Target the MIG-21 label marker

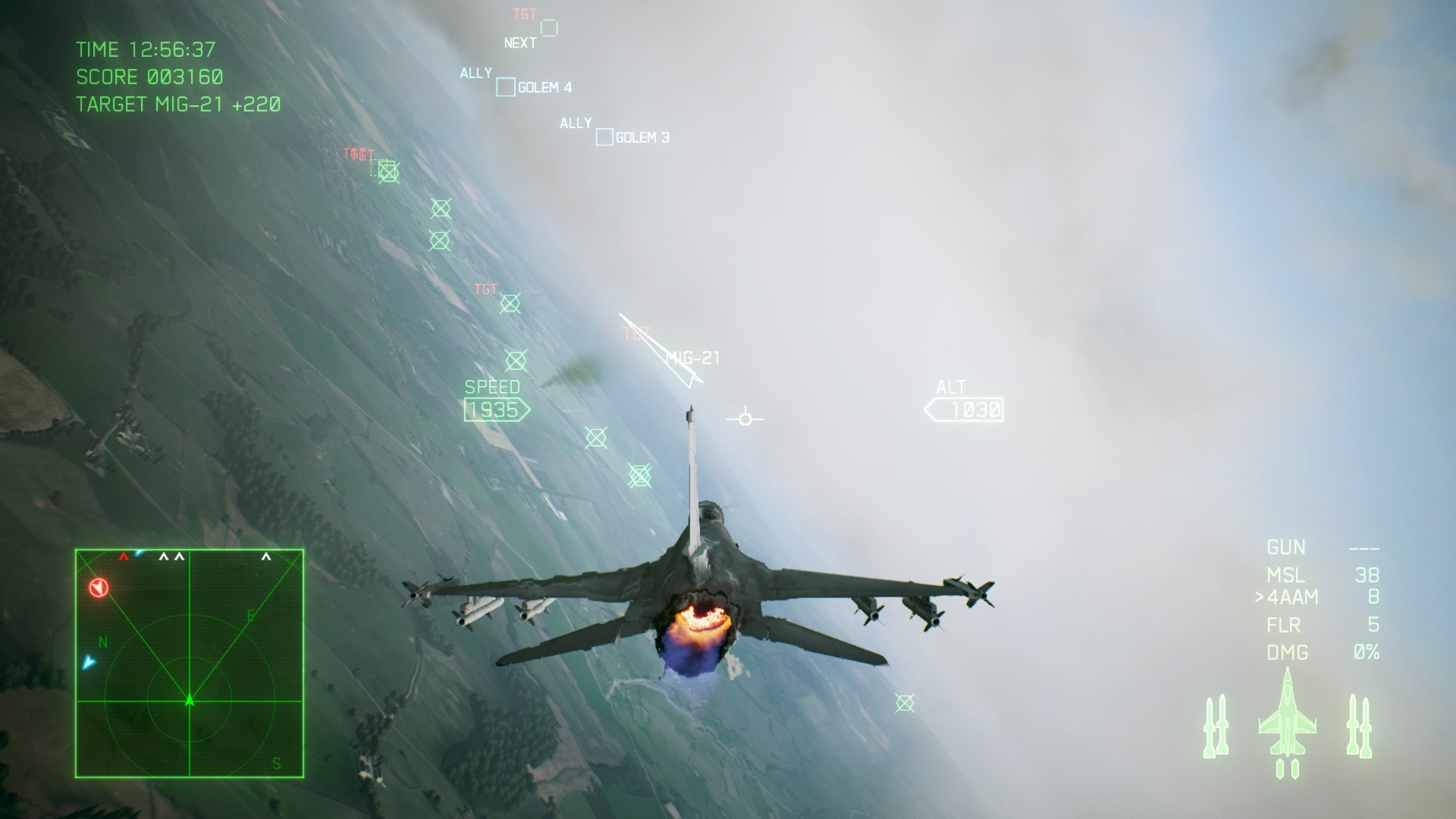pos(692,358)
